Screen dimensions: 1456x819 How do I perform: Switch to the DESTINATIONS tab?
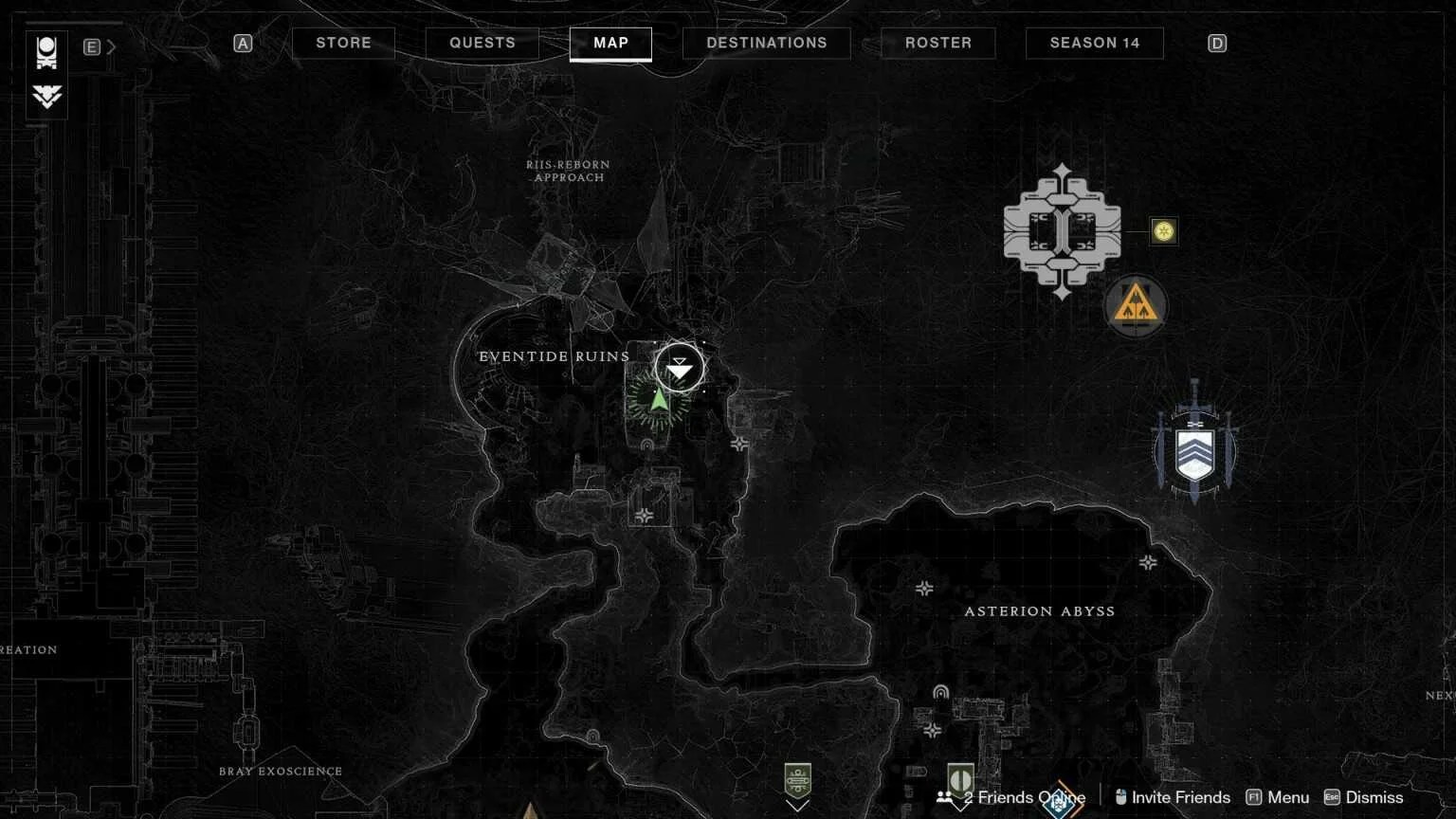pos(766,43)
